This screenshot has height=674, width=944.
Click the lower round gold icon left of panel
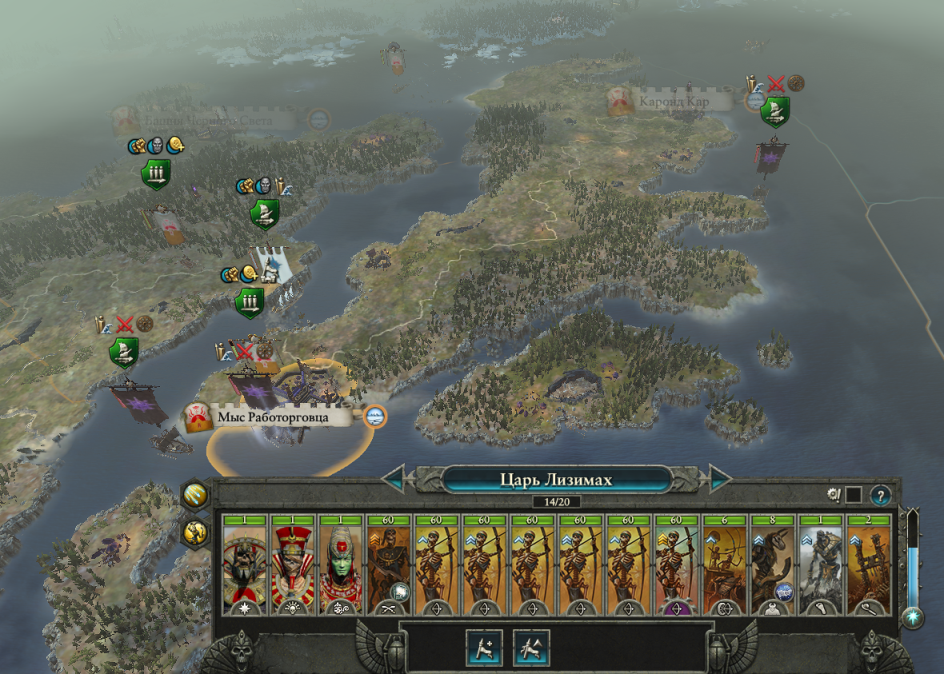coord(195,532)
